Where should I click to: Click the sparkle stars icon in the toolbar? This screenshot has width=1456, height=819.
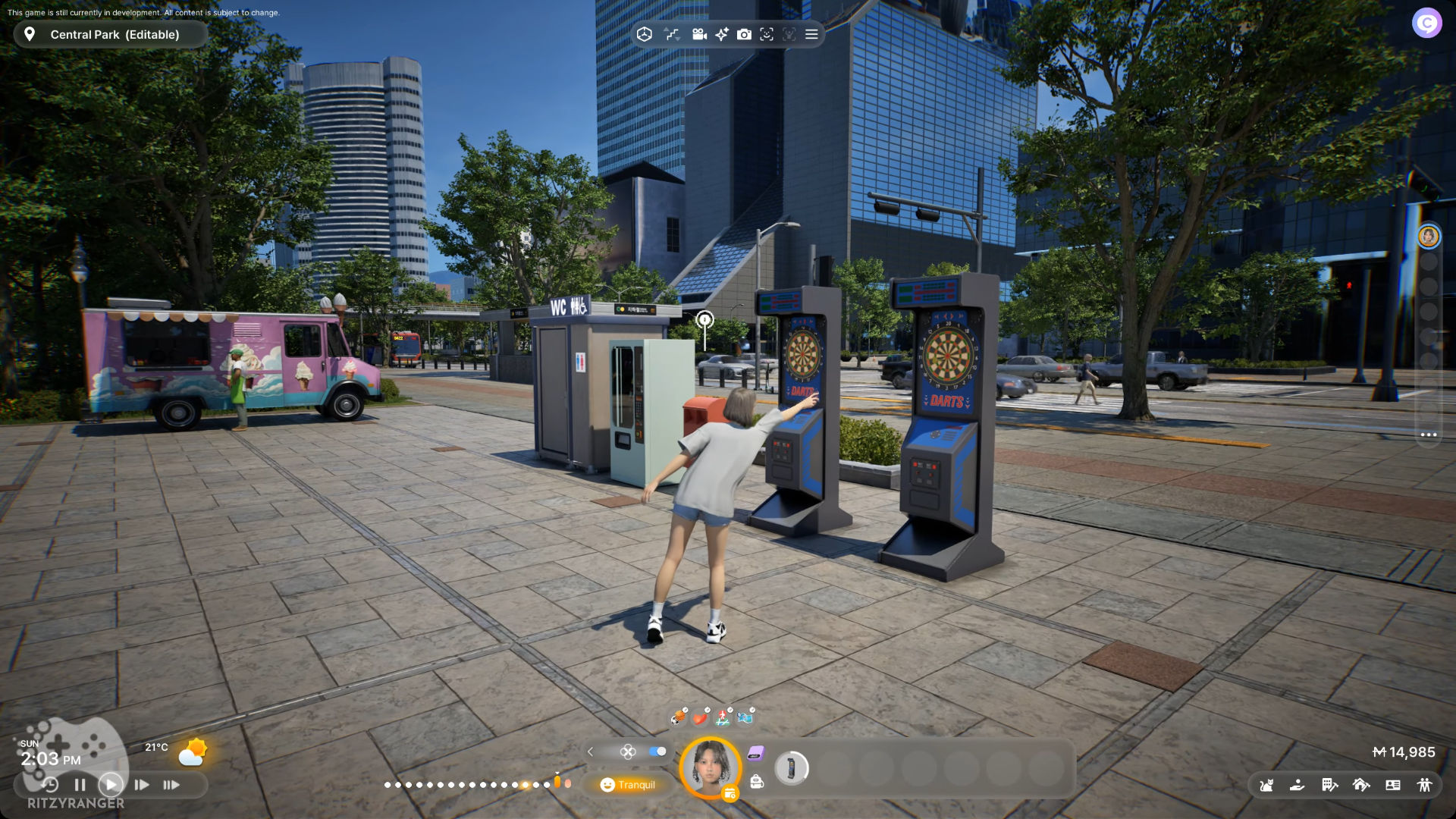tap(721, 34)
